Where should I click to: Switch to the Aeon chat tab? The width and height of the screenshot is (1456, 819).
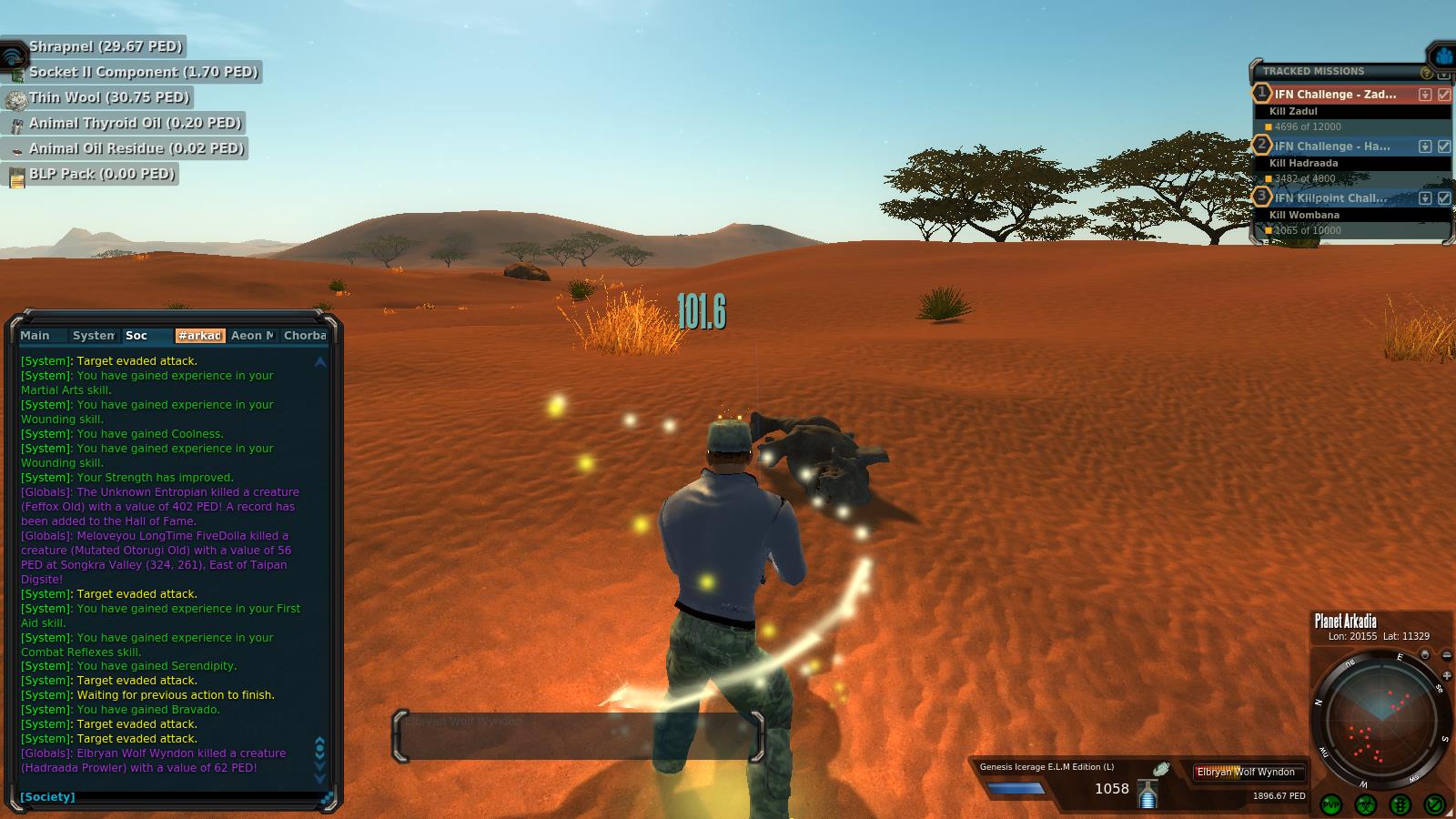(251, 336)
